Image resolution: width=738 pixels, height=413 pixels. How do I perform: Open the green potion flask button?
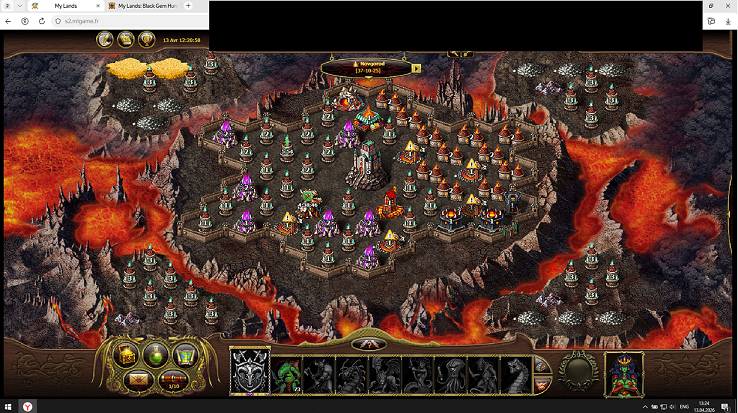(x=156, y=354)
